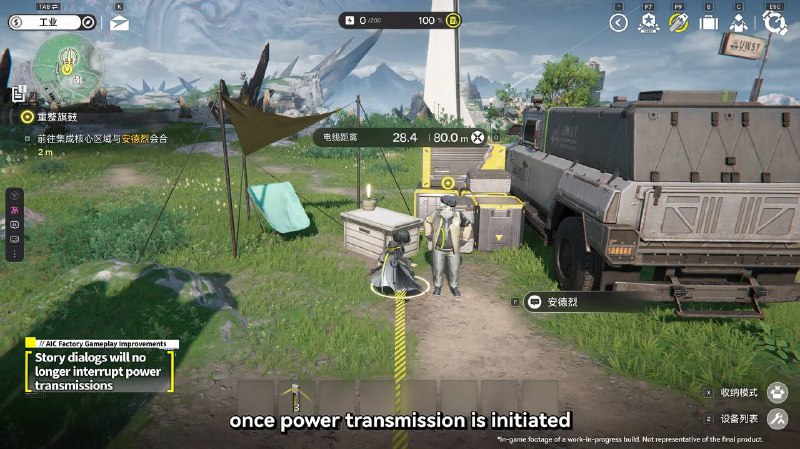Talk to 安德烈 via the interaction prompt
Image resolution: width=800 pixels, height=449 pixels.
pyautogui.click(x=556, y=301)
